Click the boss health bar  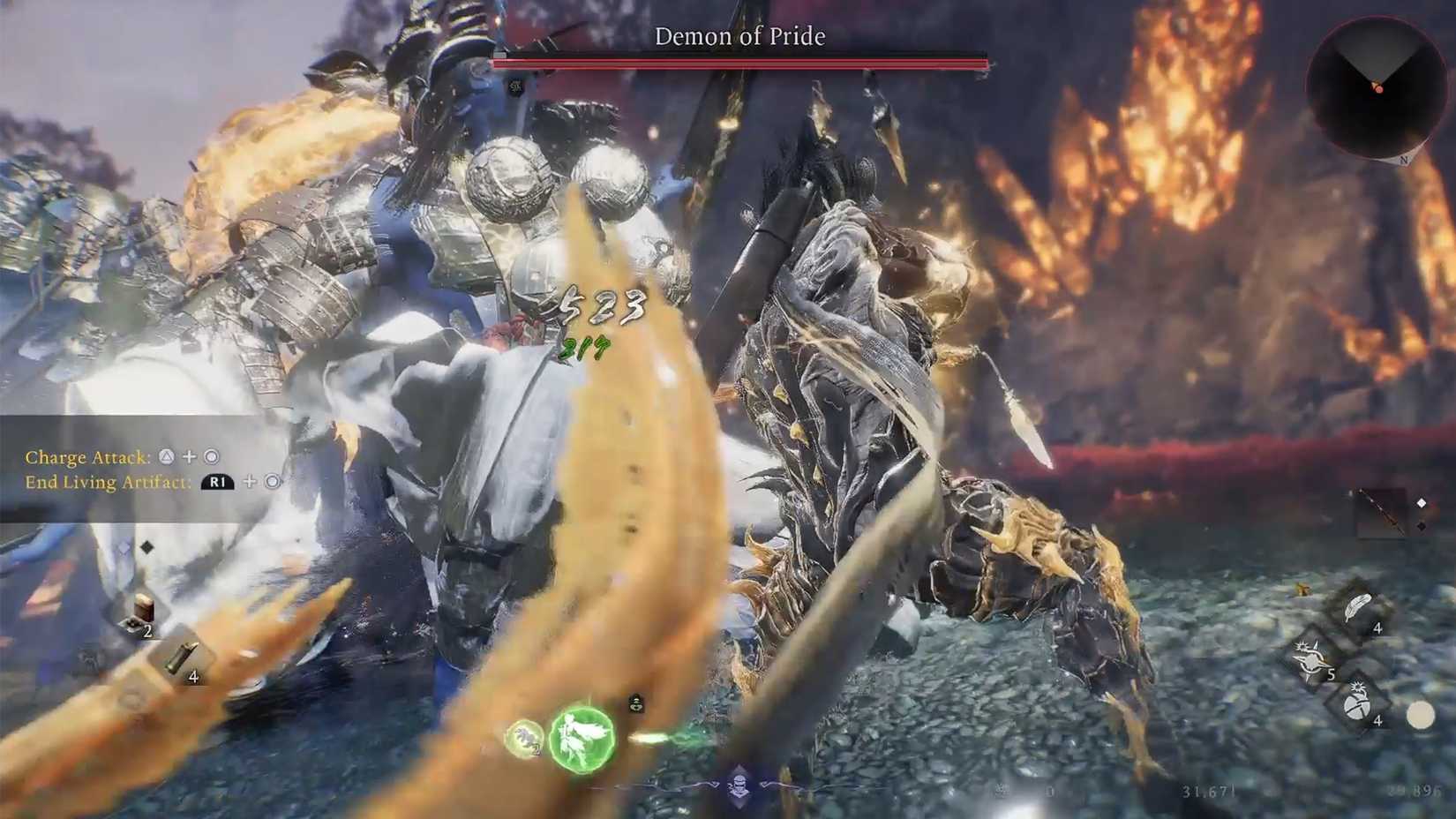pos(739,61)
